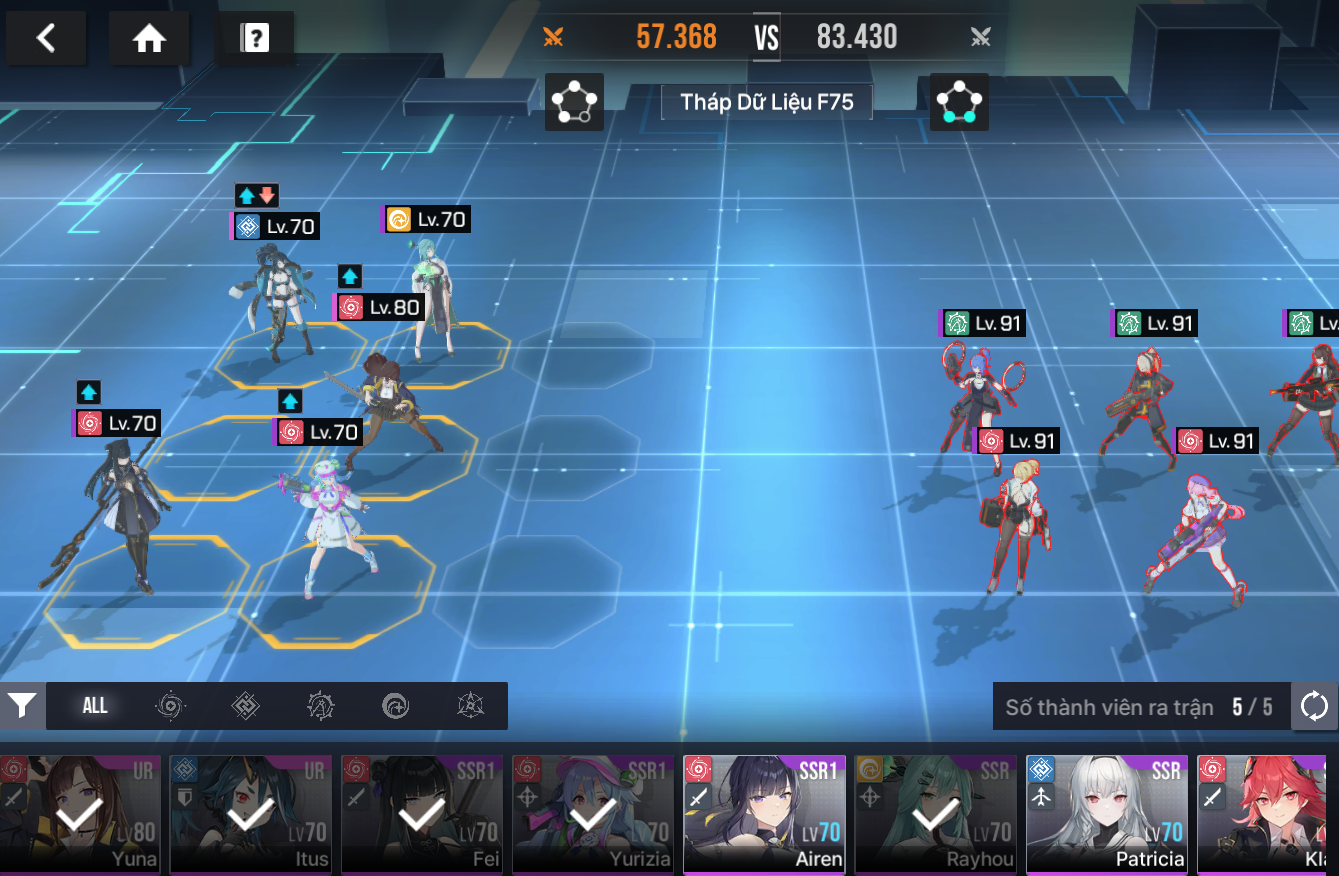Screen dimensions: 1339x876
Task: Tap the Fei character card
Action: point(422,814)
